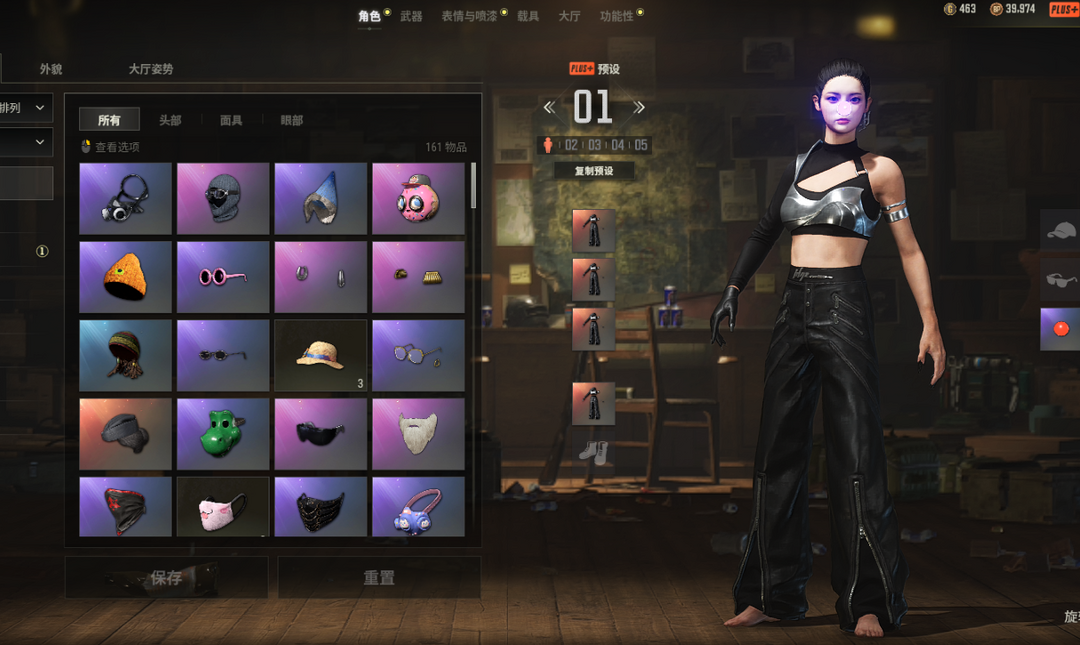Switch to the 表情与喷漆 menu
This screenshot has width=1080, height=645.
click(469, 16)
